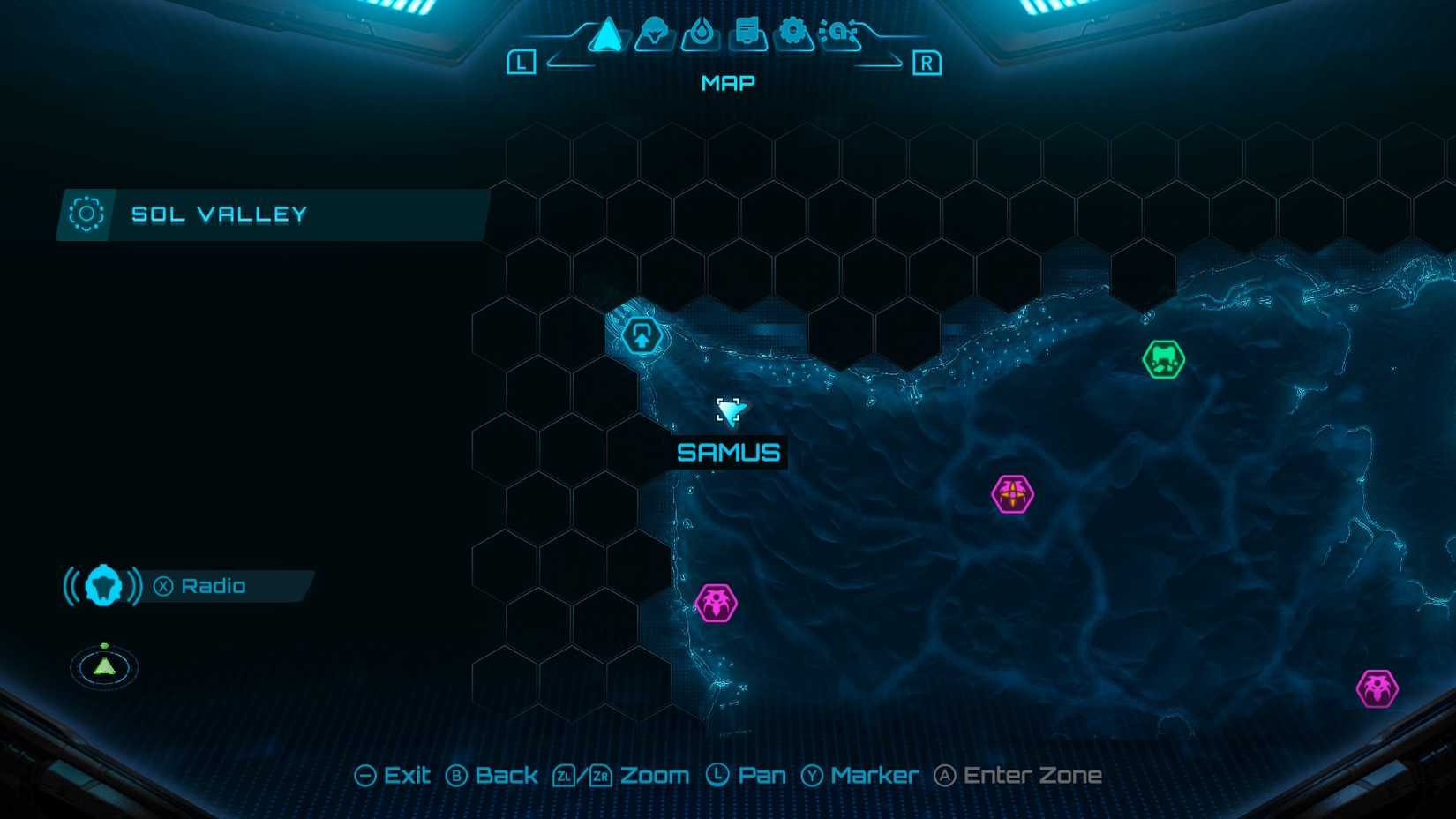Click the green compass triangle at bottom left
Viewport: 1456px width, 819px height.
pos(103,668)
